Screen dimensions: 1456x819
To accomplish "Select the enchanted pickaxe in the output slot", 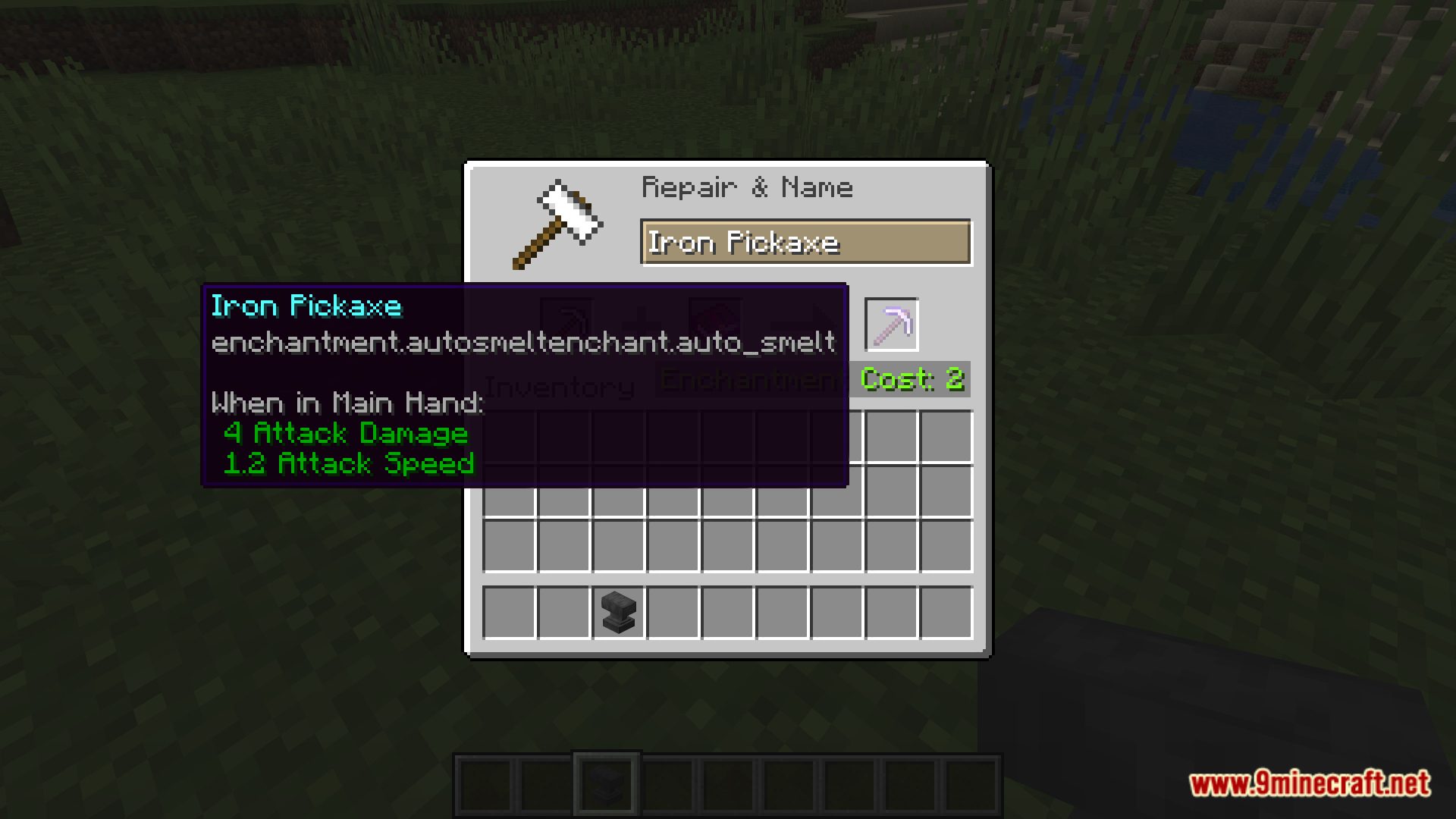I will [891, 325].
